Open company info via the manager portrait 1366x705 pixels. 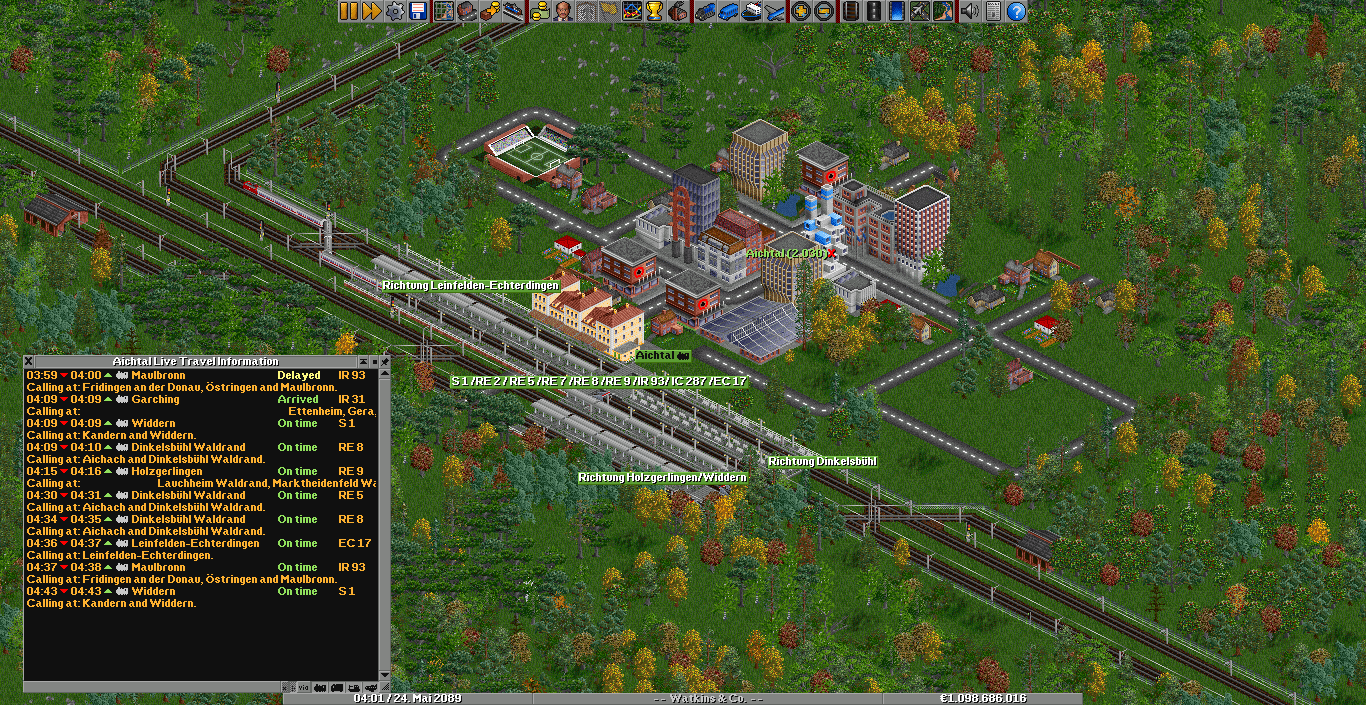562,11
